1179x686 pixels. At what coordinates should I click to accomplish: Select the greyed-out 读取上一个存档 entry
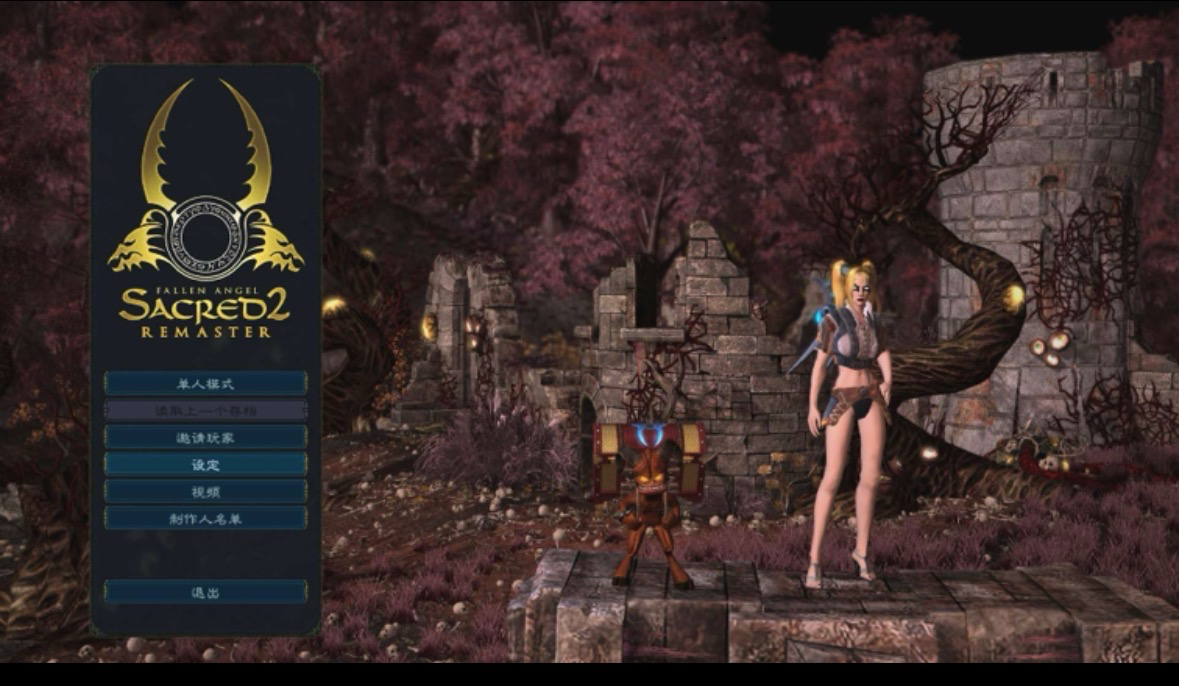click(205, 410)
